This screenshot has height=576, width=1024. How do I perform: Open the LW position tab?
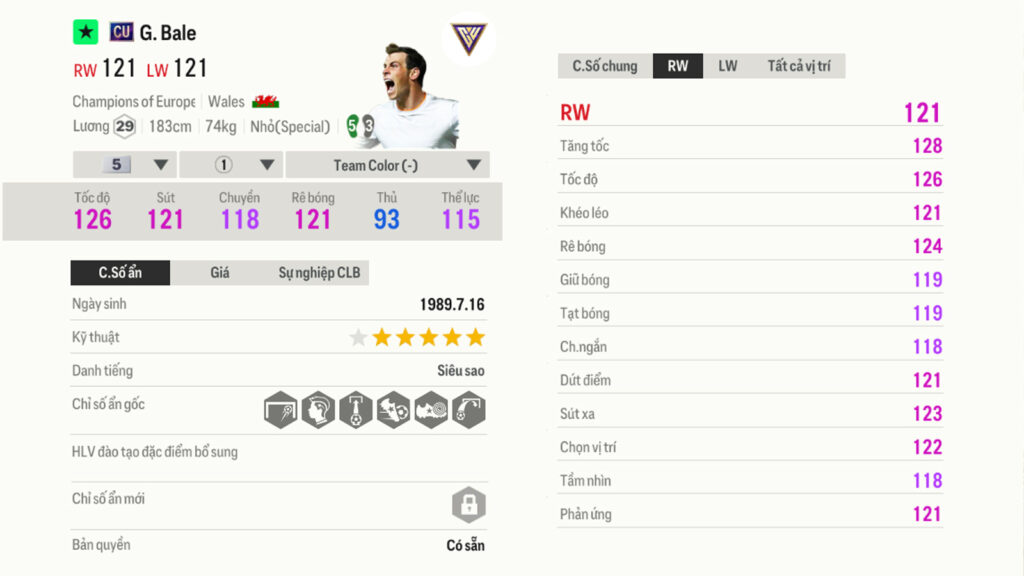727,66
